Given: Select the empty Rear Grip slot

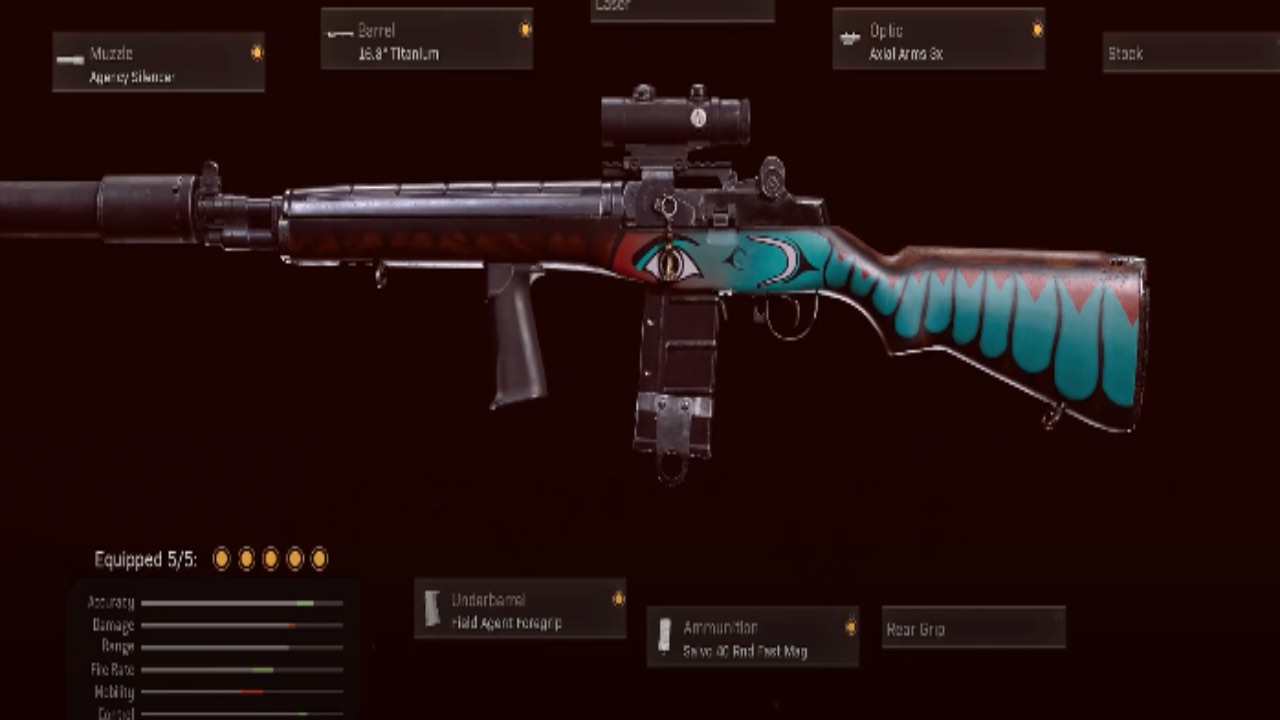Looking at the screenshot, I should (973, 628).
